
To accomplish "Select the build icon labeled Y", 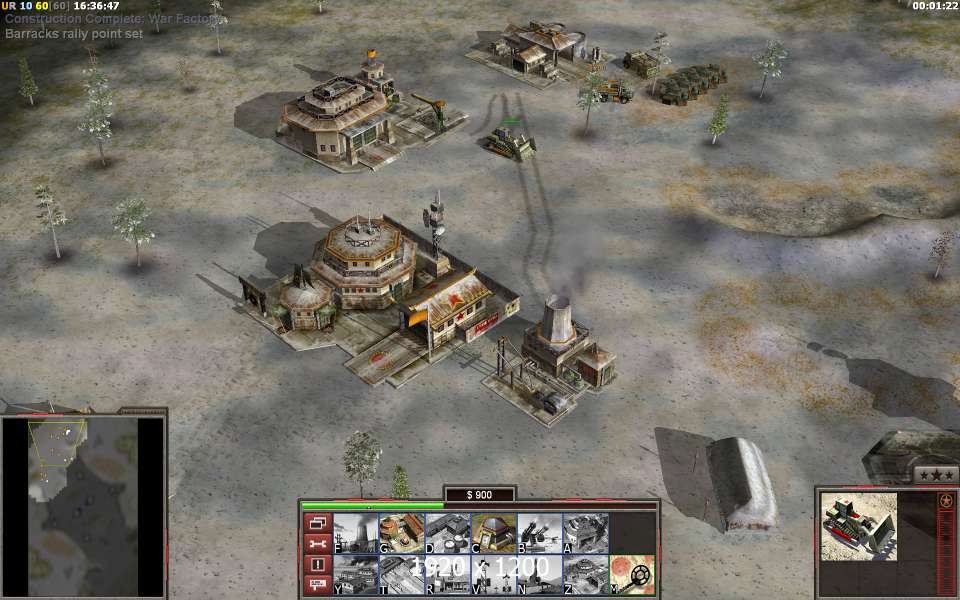I will coord(355,574).
